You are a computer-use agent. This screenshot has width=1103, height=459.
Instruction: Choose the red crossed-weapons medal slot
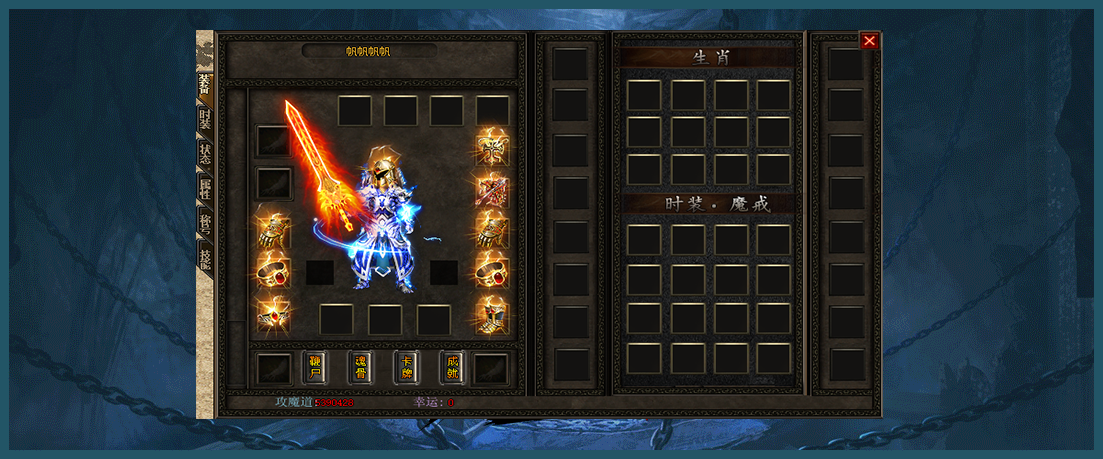coord(492,188)
